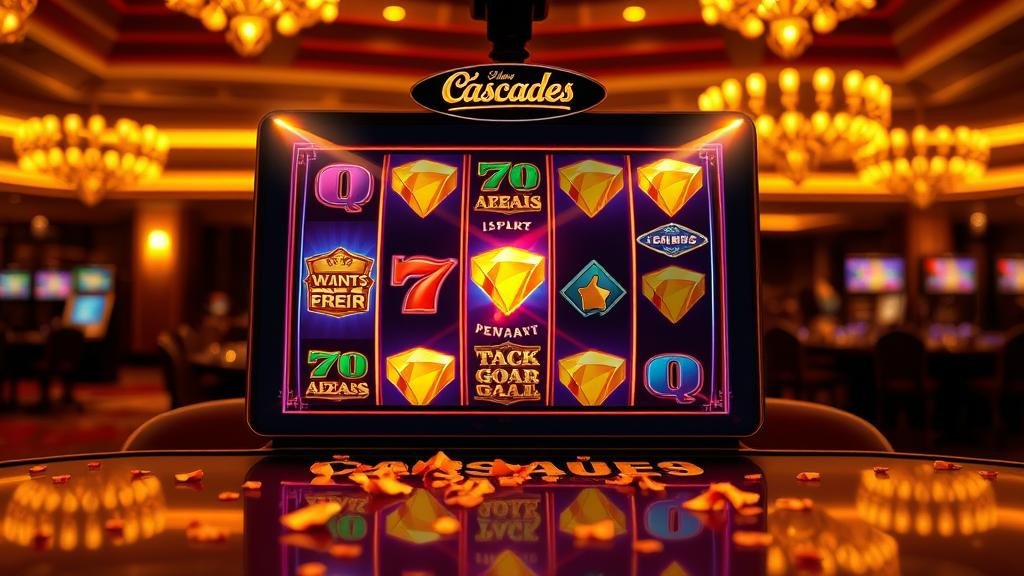Select the blue Q symbol
Viewport: 1024px width, 576px height.
pos(673,377)
